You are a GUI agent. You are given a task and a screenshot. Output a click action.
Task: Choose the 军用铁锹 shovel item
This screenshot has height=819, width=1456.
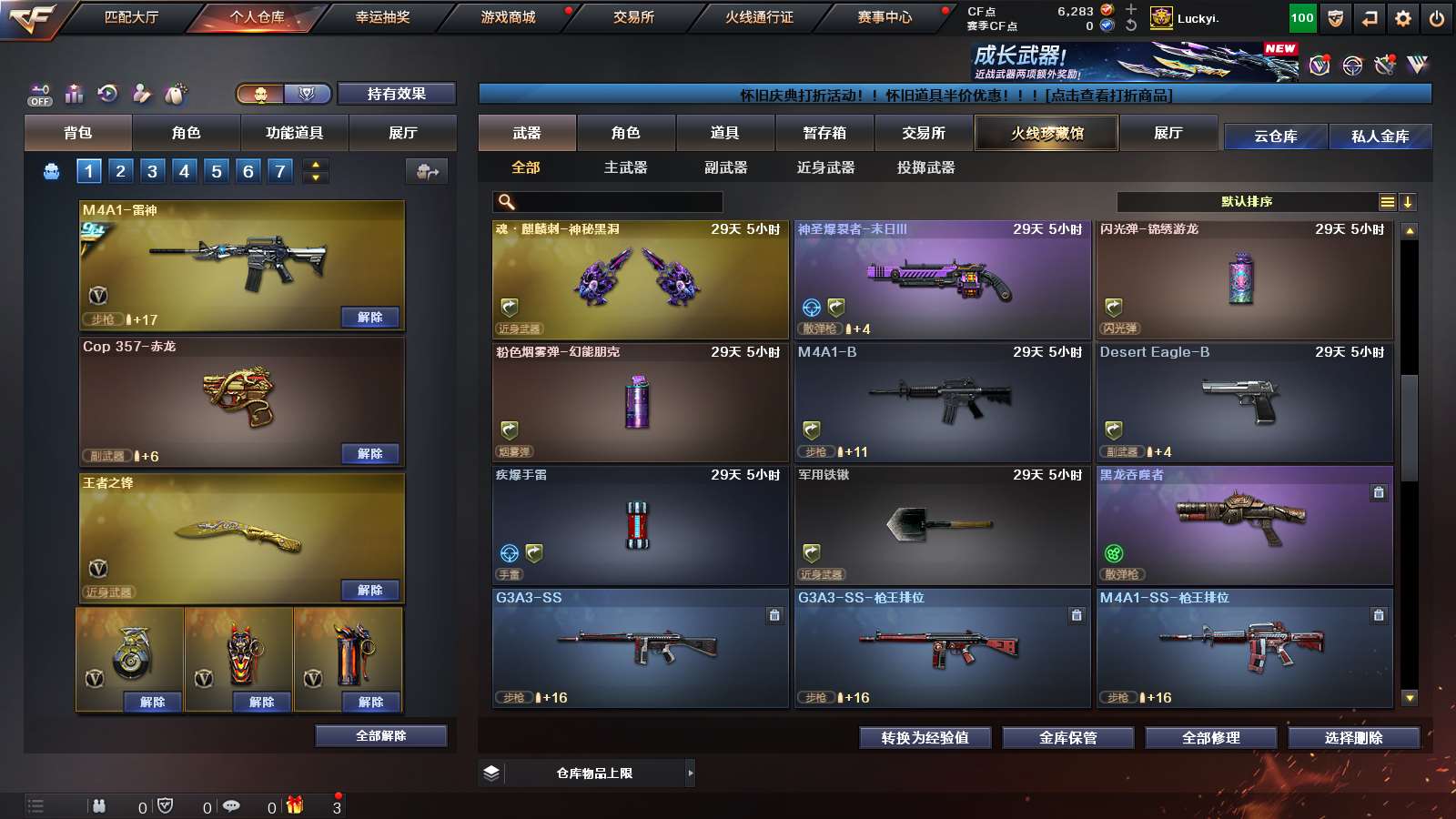[x=942, y=524]
